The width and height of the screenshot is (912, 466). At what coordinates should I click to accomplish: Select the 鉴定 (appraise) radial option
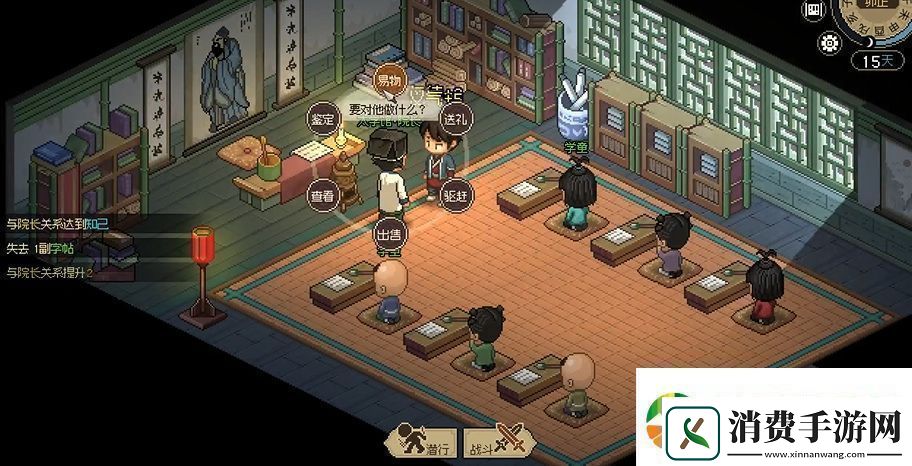point(322,119)
